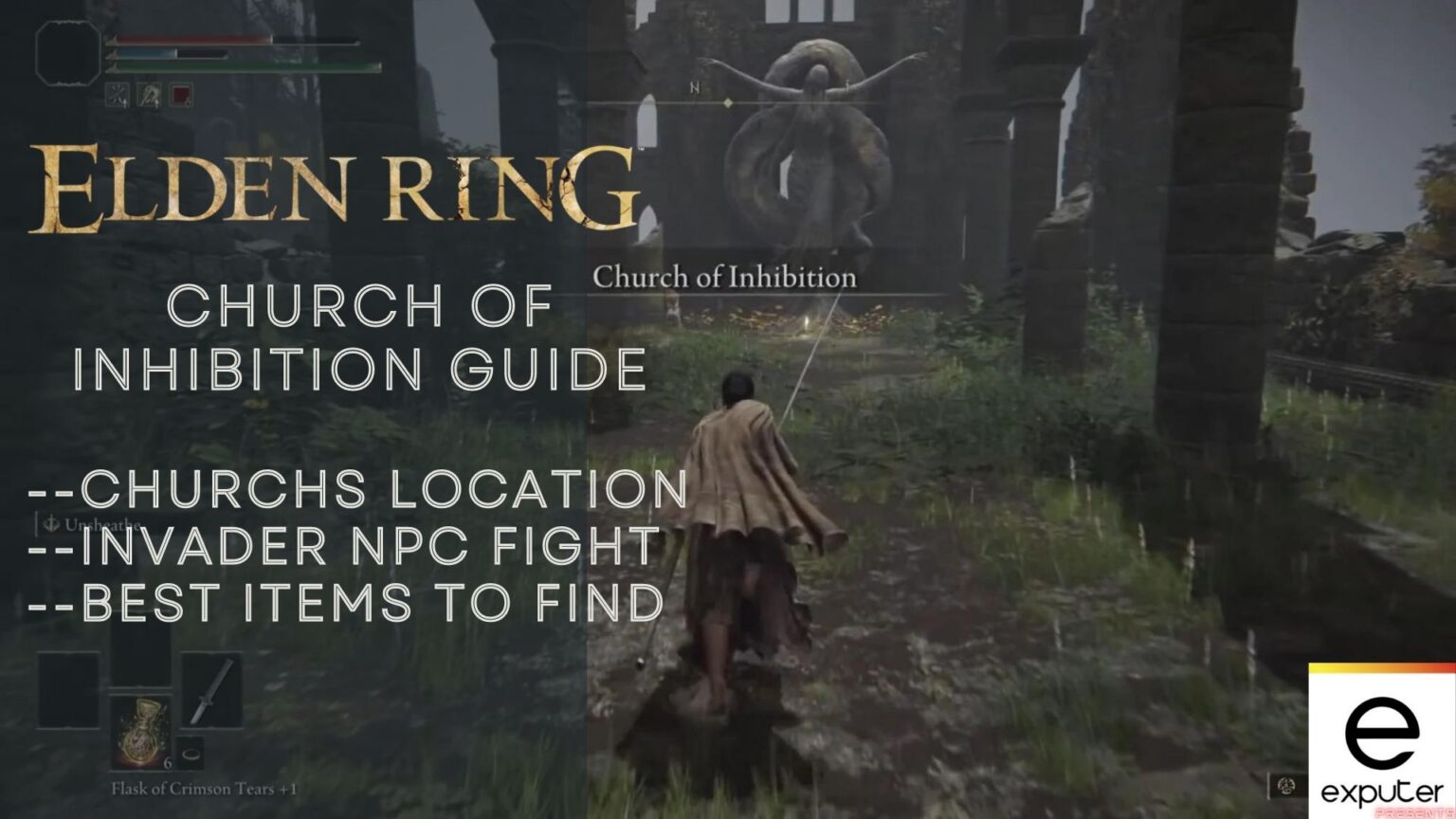Click the red square status effect icon
1456x819 pixels.
pos(180,94)
